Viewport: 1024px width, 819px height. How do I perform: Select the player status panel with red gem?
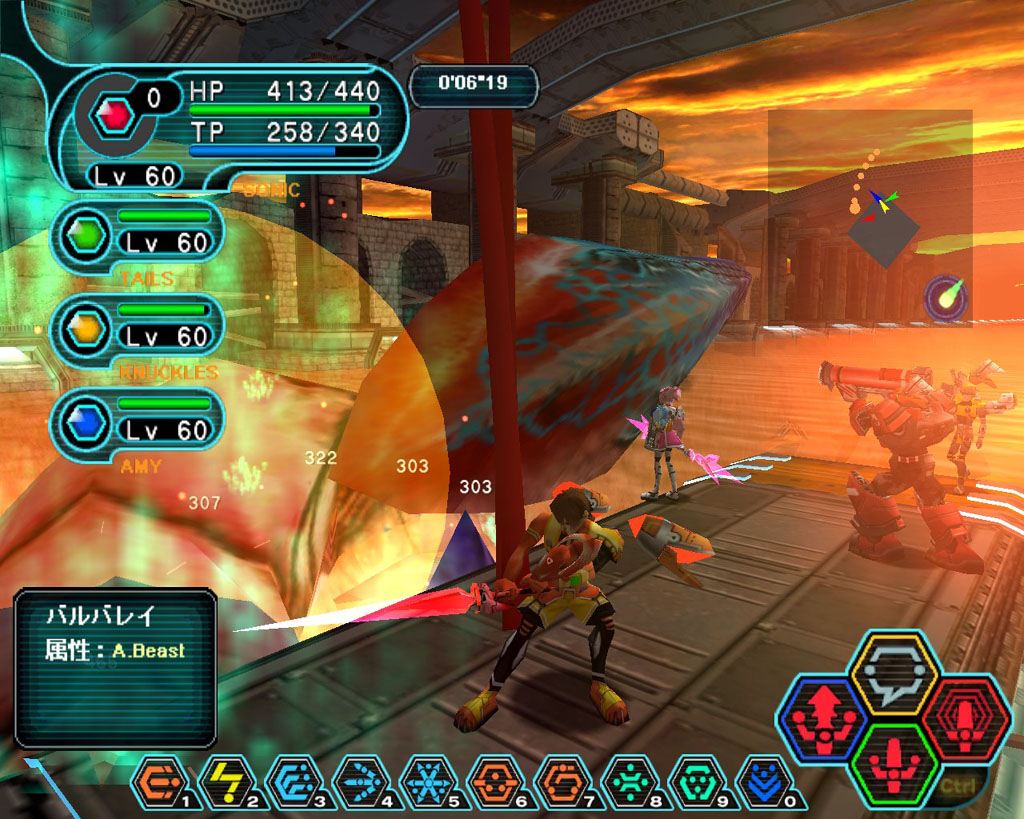click(228, 124)
